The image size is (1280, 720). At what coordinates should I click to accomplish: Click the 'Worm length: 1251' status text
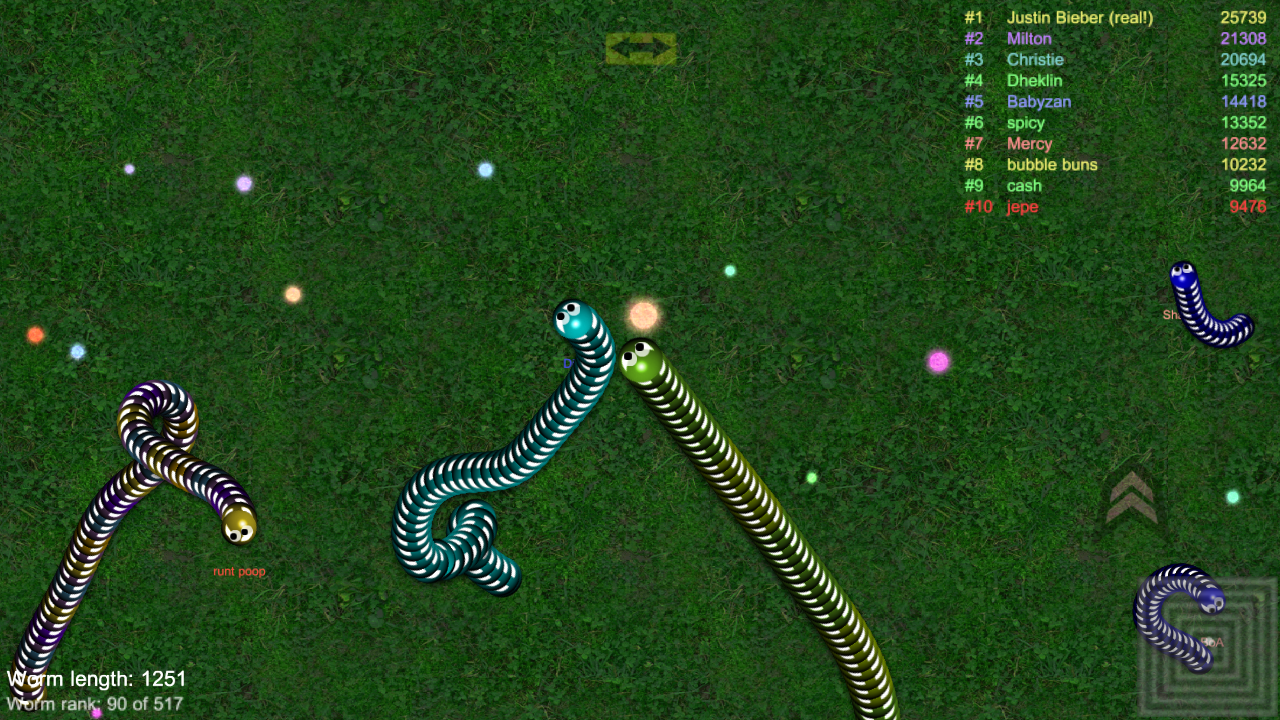pyautogui.click(x=96, y=678)
